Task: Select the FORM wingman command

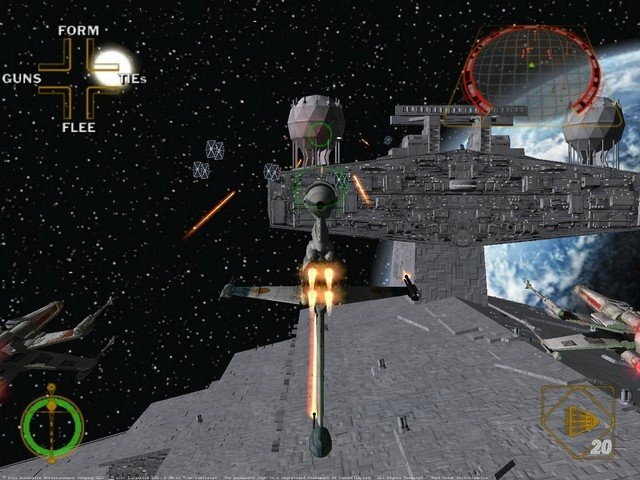Action: point(78,31)
